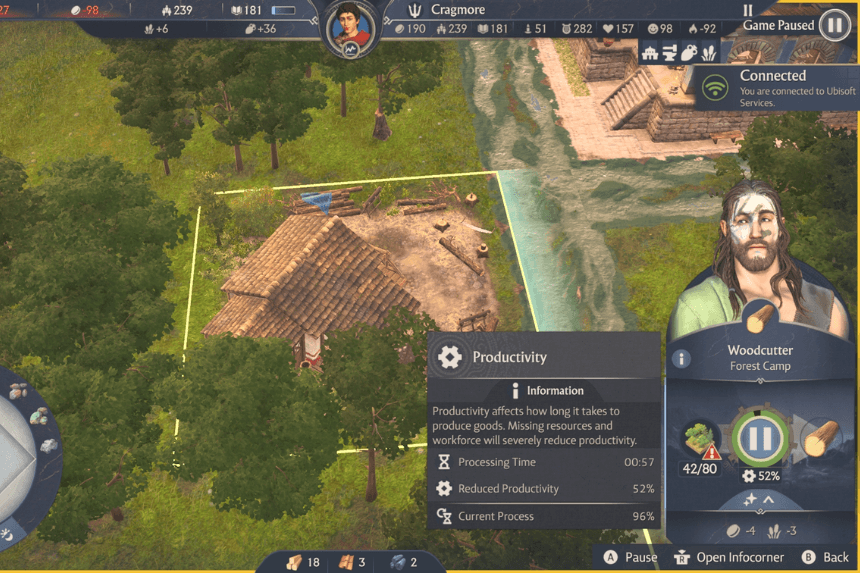Screen dimensions: 860x573
Task: Click the hammer and anvil icon under the top bar
Action: point(669,54)
